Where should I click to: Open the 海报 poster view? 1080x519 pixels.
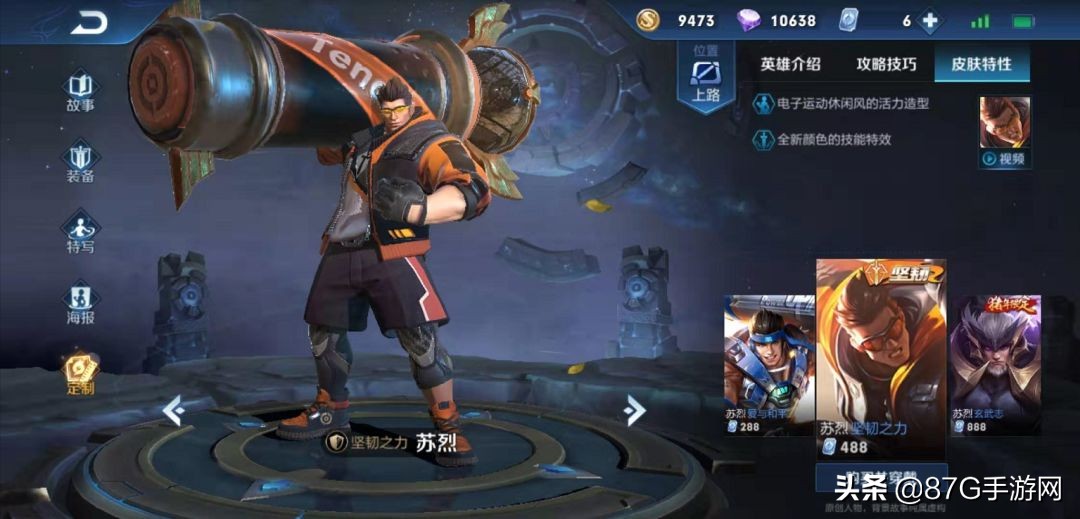(81, 304)
